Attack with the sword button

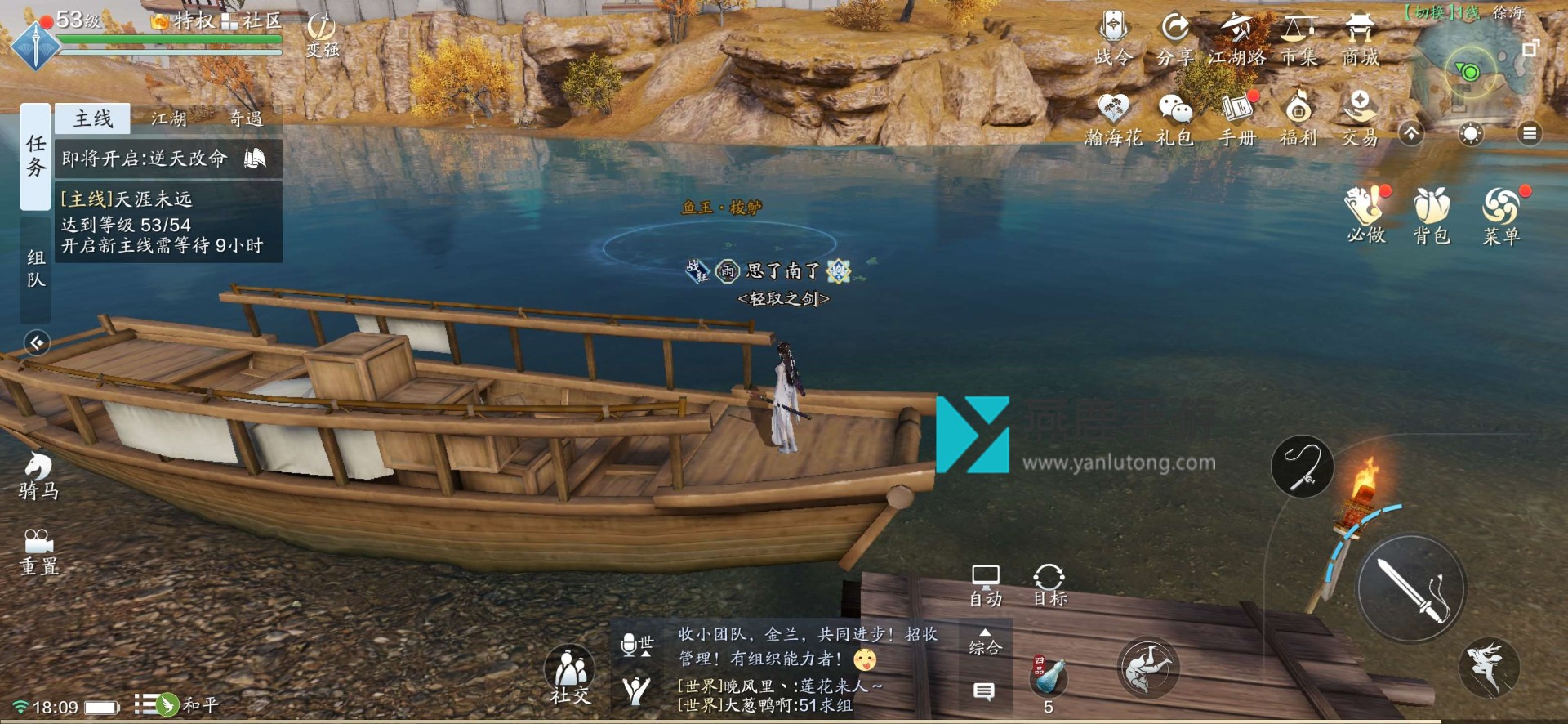pyautogui.click(x=1411, y=589)
